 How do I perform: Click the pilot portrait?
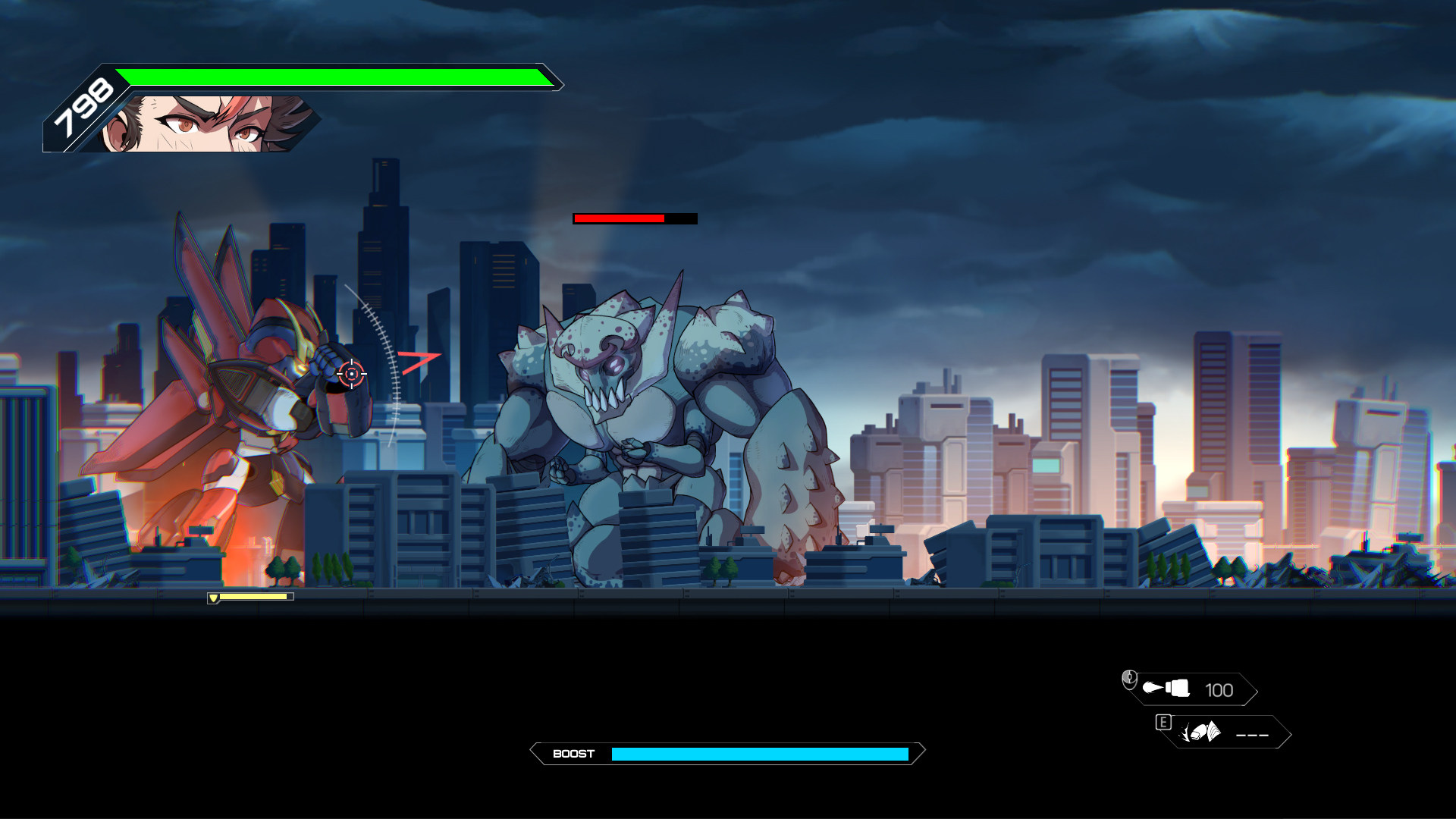click(x=209, y=124)
